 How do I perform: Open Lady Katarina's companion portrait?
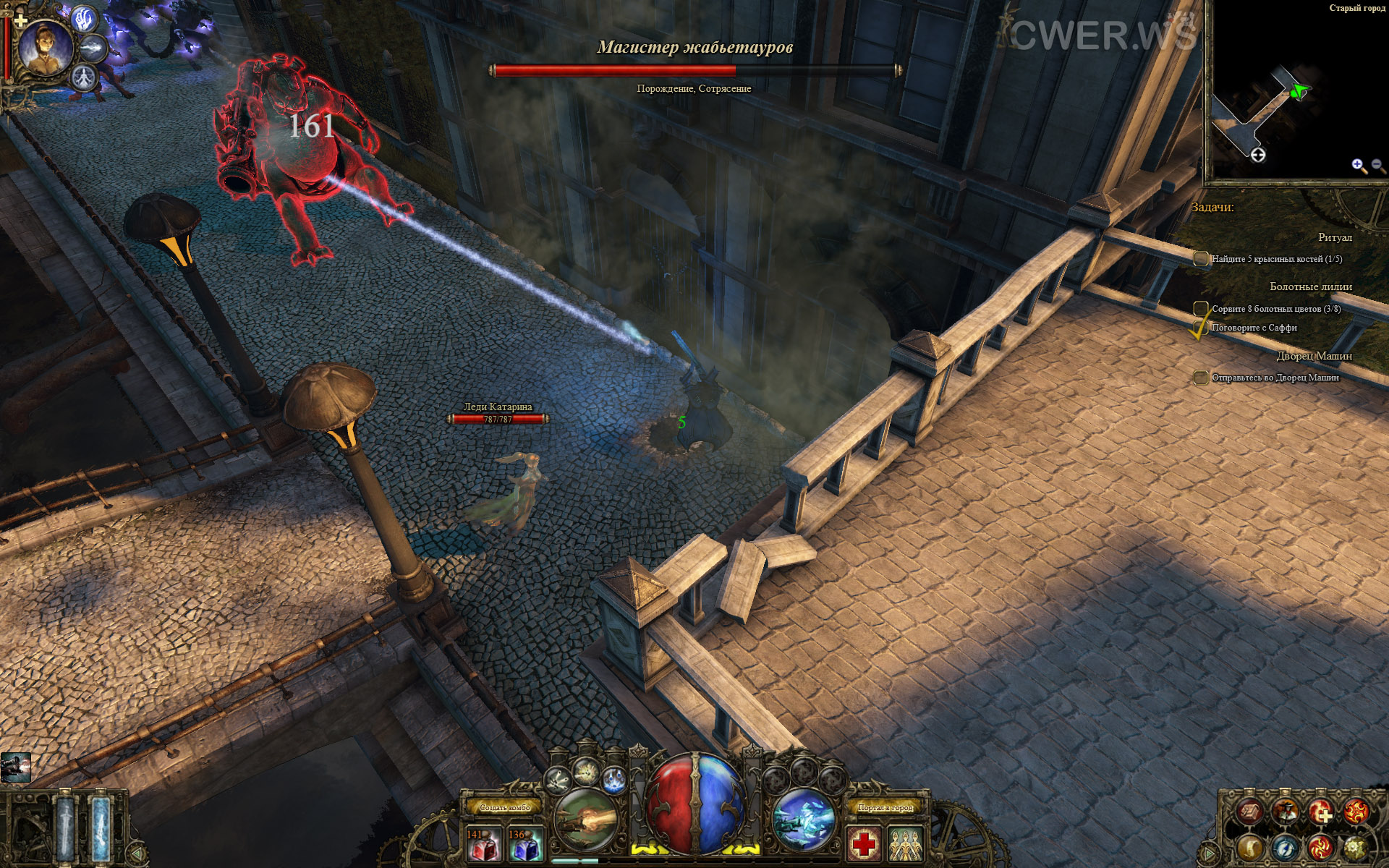tap(45, 47)
